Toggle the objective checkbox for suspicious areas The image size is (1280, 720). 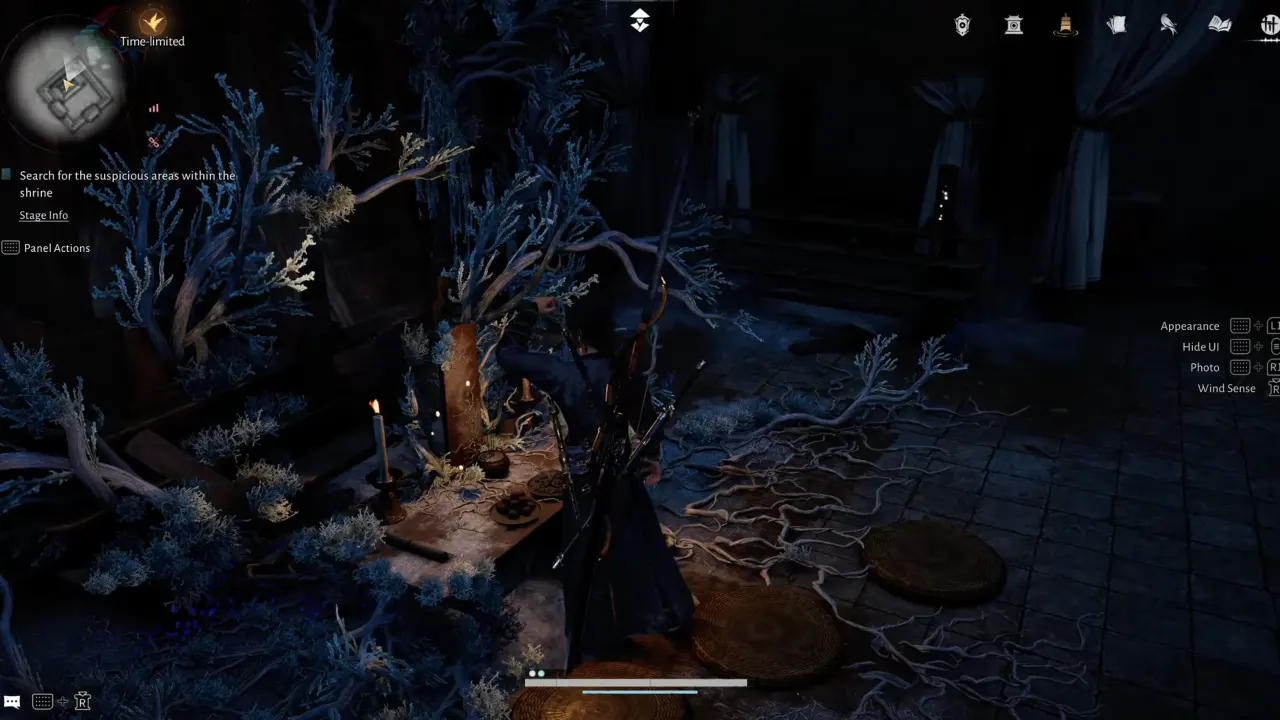(6, 173)
